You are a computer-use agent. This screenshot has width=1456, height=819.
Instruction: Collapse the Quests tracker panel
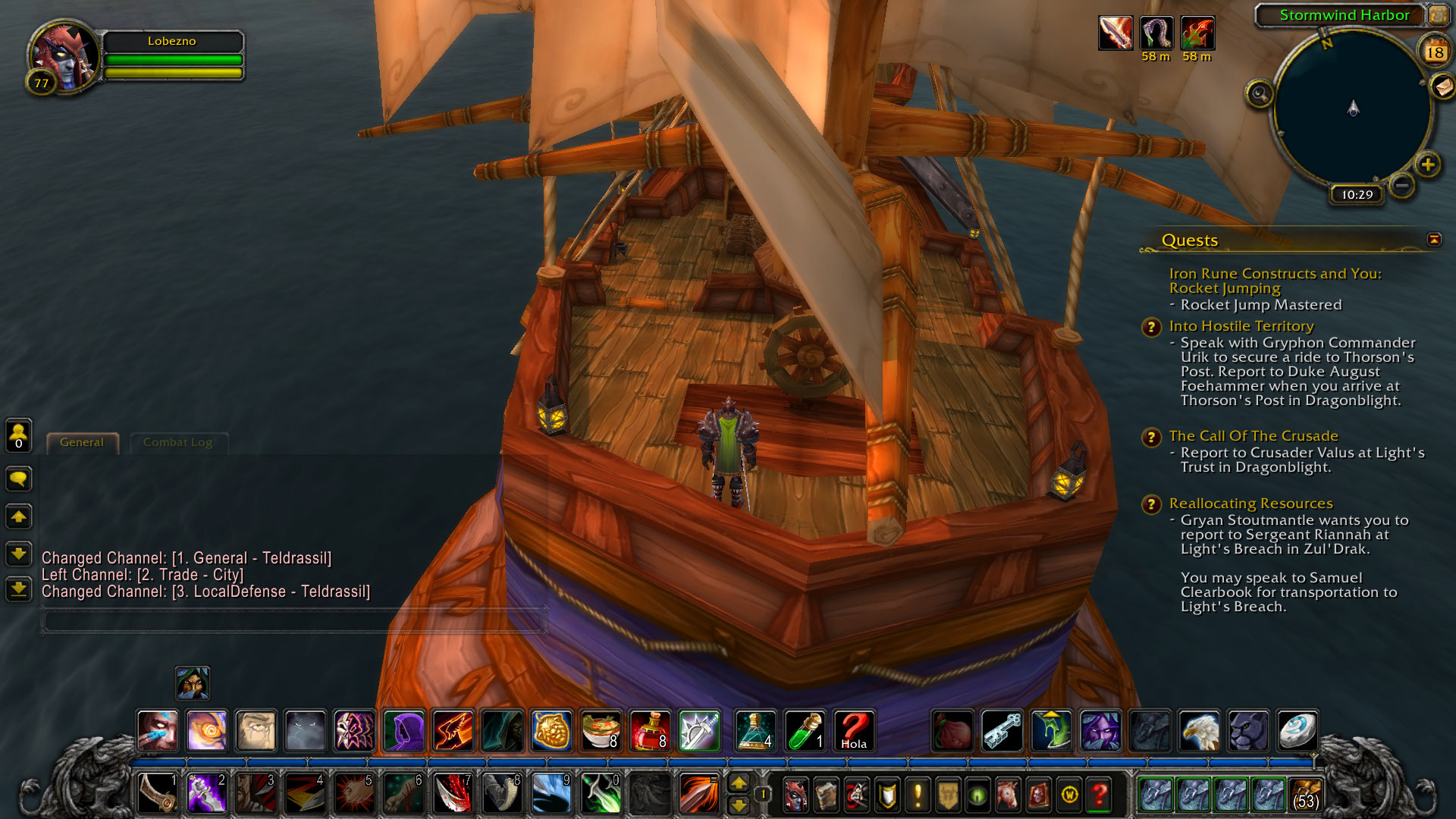(1434, 240)
